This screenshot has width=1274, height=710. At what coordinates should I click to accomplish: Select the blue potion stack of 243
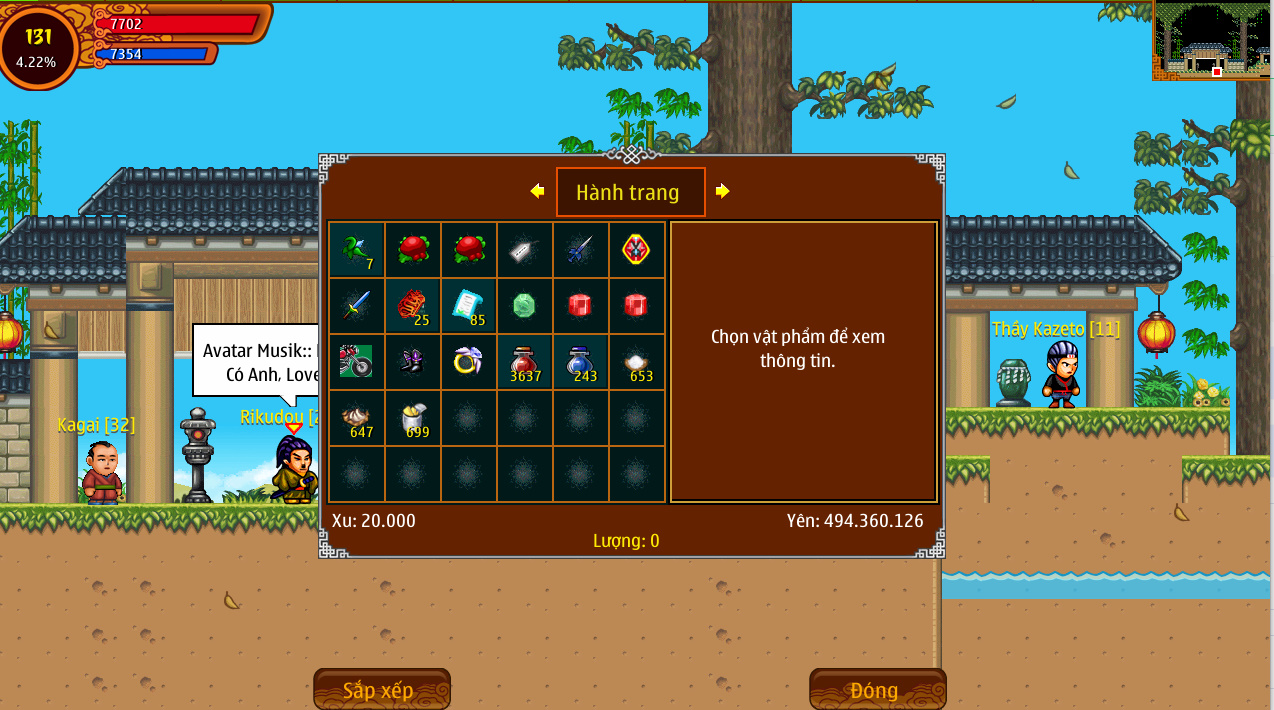[581, 362]
